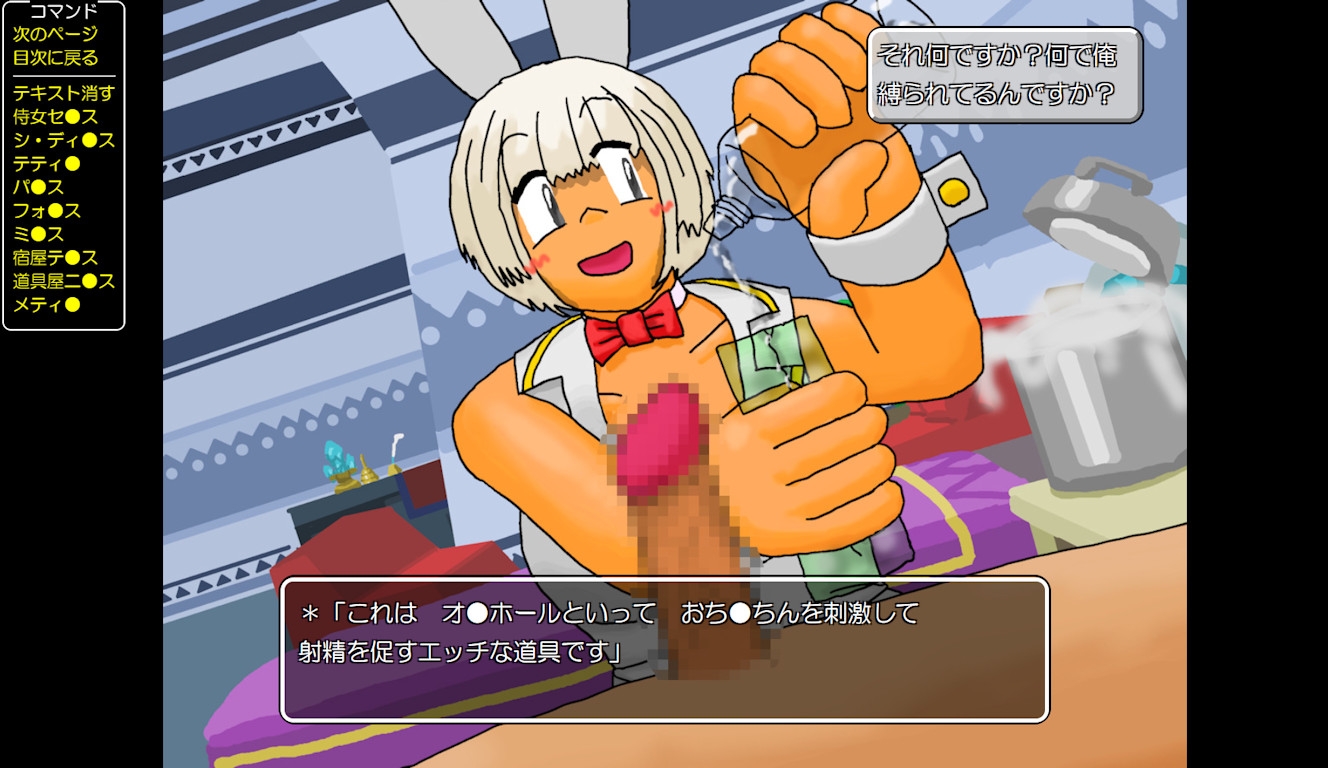The height and width of the screenshot is (768, 1328).
Task: Select the パ●ス command entry
Action: (x=38, y=187)
